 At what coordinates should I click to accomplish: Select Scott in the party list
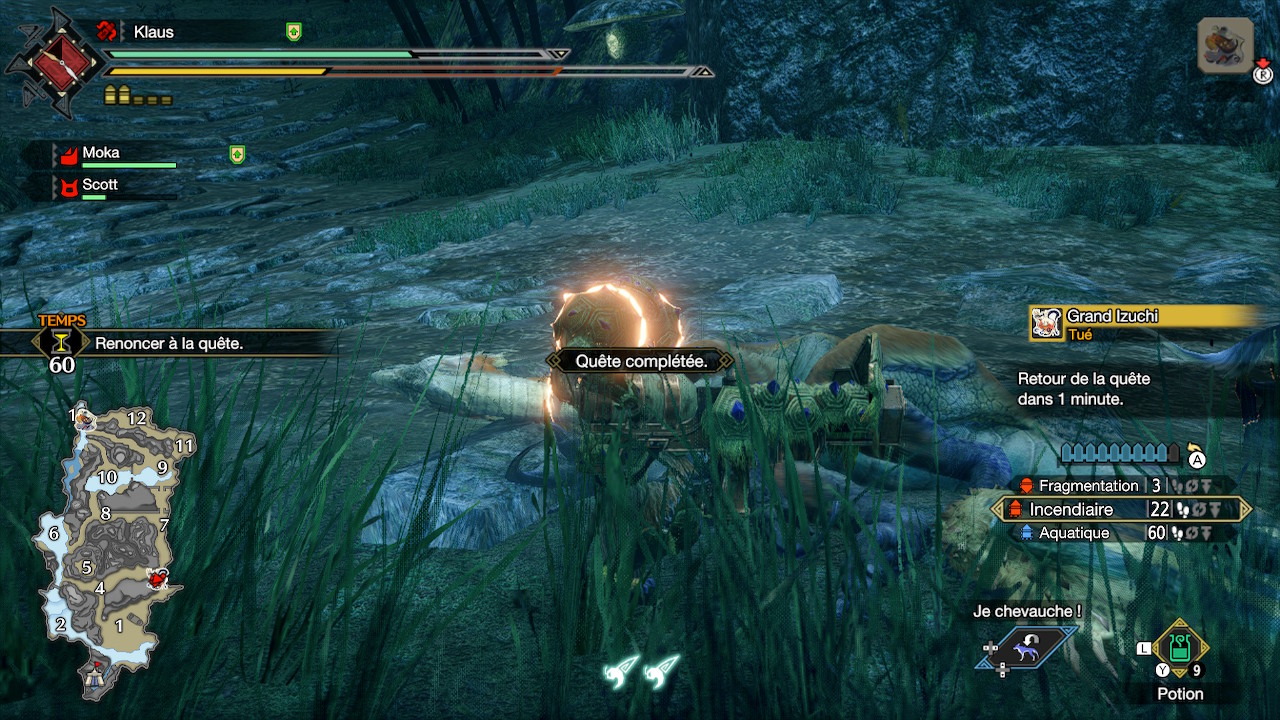pos(100,186)
